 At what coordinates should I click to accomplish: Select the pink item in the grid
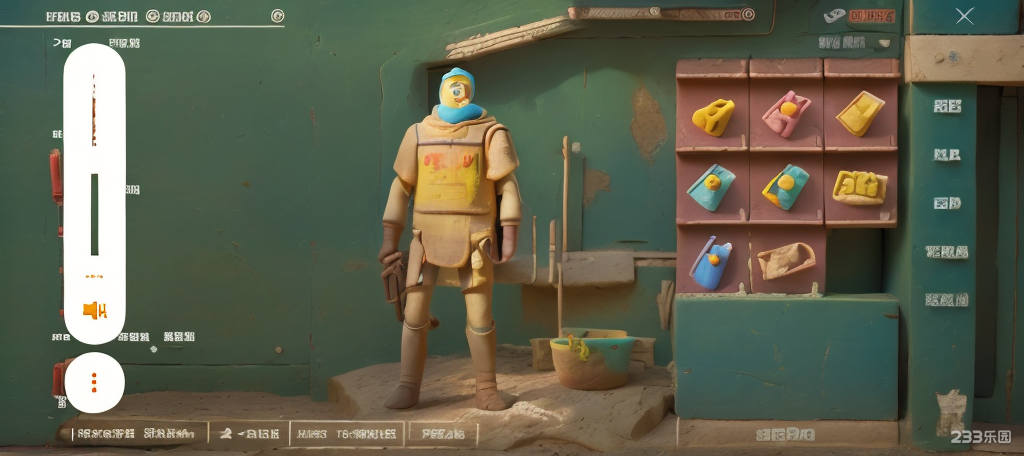pos(786,114)
